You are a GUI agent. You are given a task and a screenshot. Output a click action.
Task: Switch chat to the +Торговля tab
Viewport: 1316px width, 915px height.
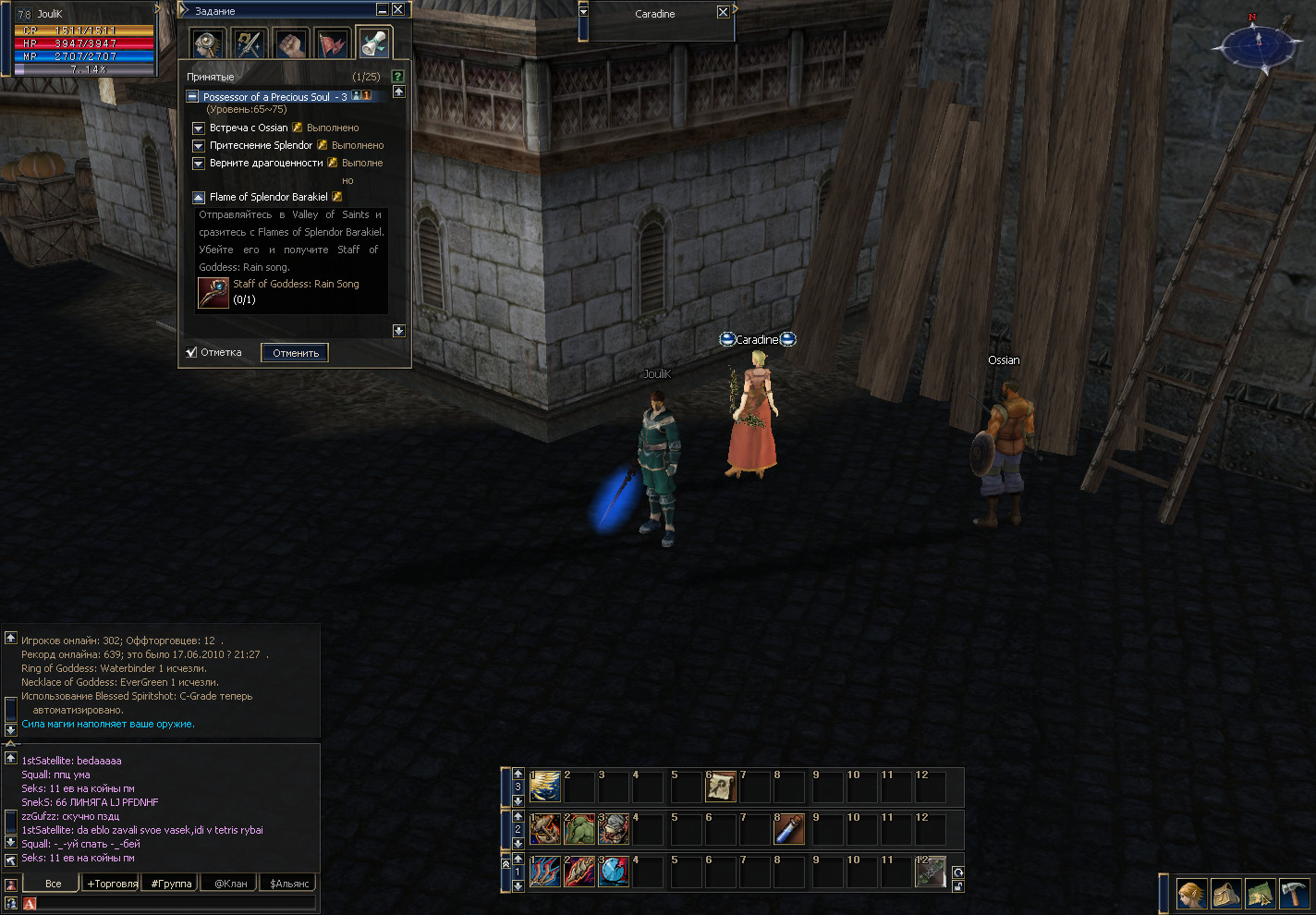[112, 884]
